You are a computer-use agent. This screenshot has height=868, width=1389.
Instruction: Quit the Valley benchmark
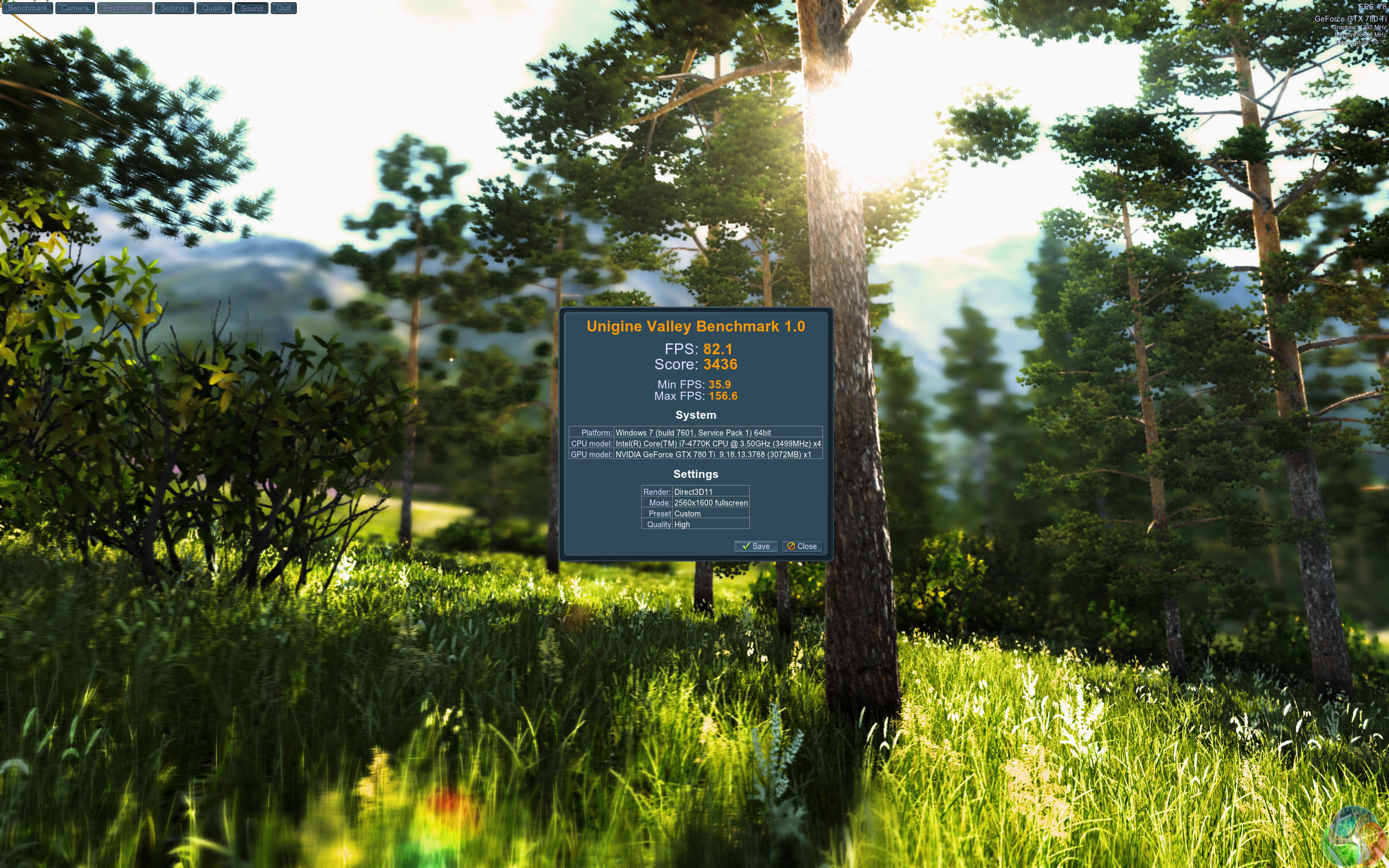click(284, 8)
